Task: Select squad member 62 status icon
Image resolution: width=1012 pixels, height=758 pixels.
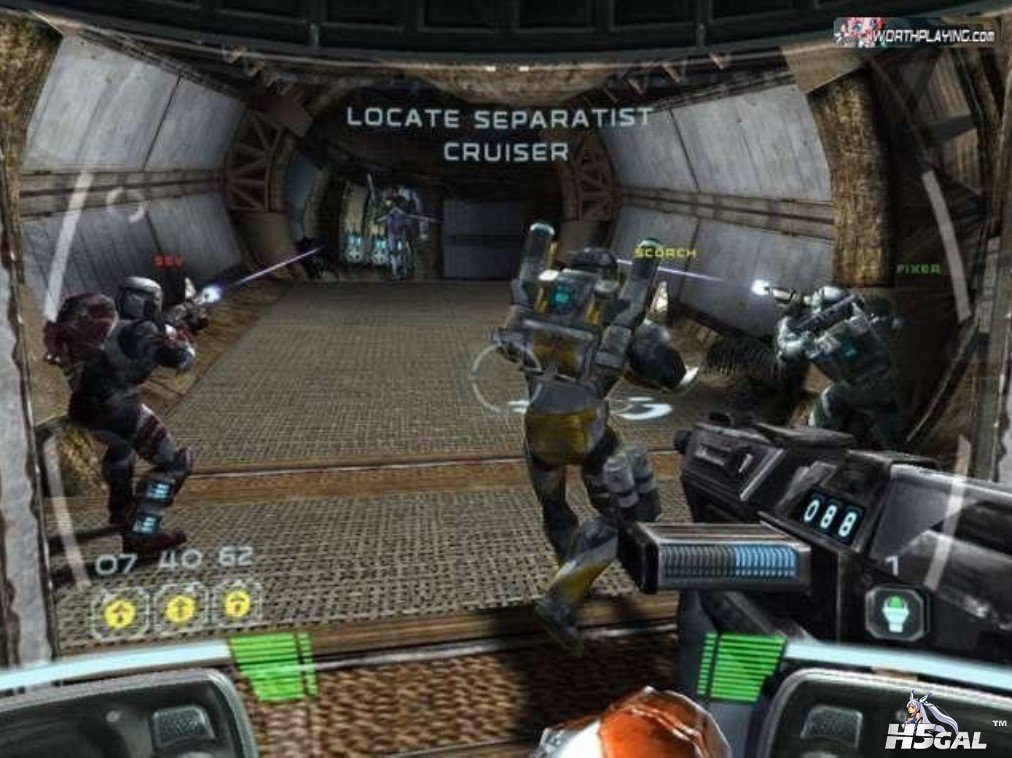Action: click(237, 605)
